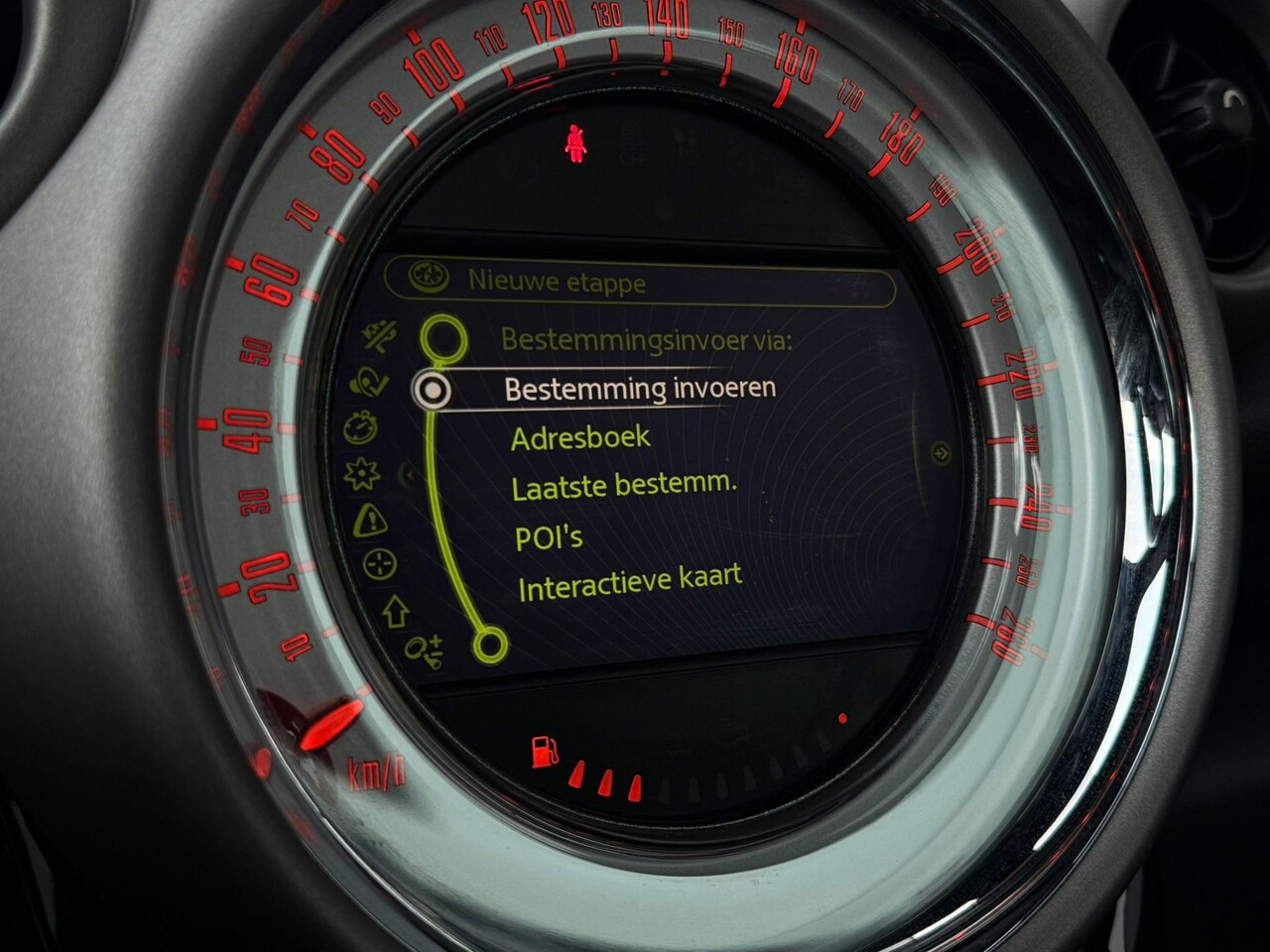Open the POI's option
This screenshot has width=1270, height=952.
(548, 538)
